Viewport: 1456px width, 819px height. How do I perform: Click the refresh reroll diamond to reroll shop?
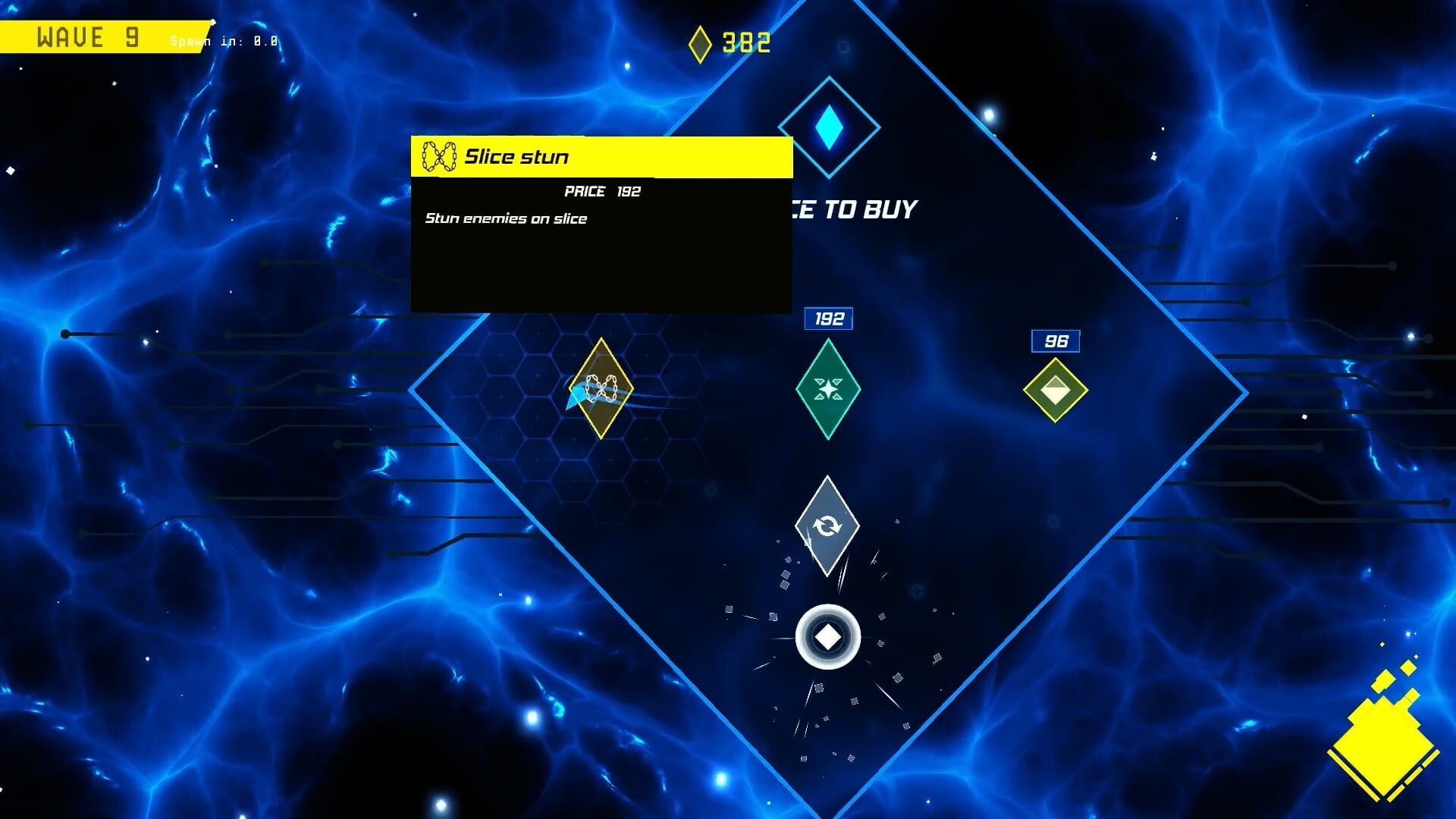point(827,526)
